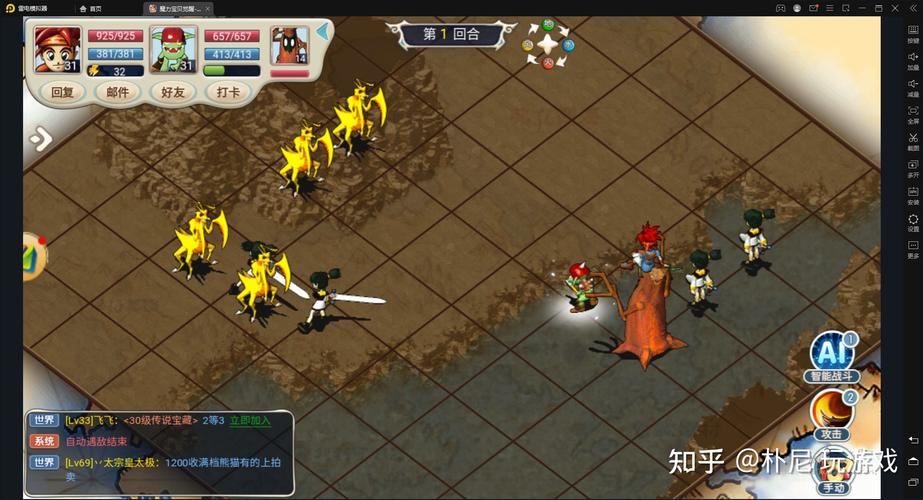Collapse the status panel with the blue arrow

click(x=323, y=31)
